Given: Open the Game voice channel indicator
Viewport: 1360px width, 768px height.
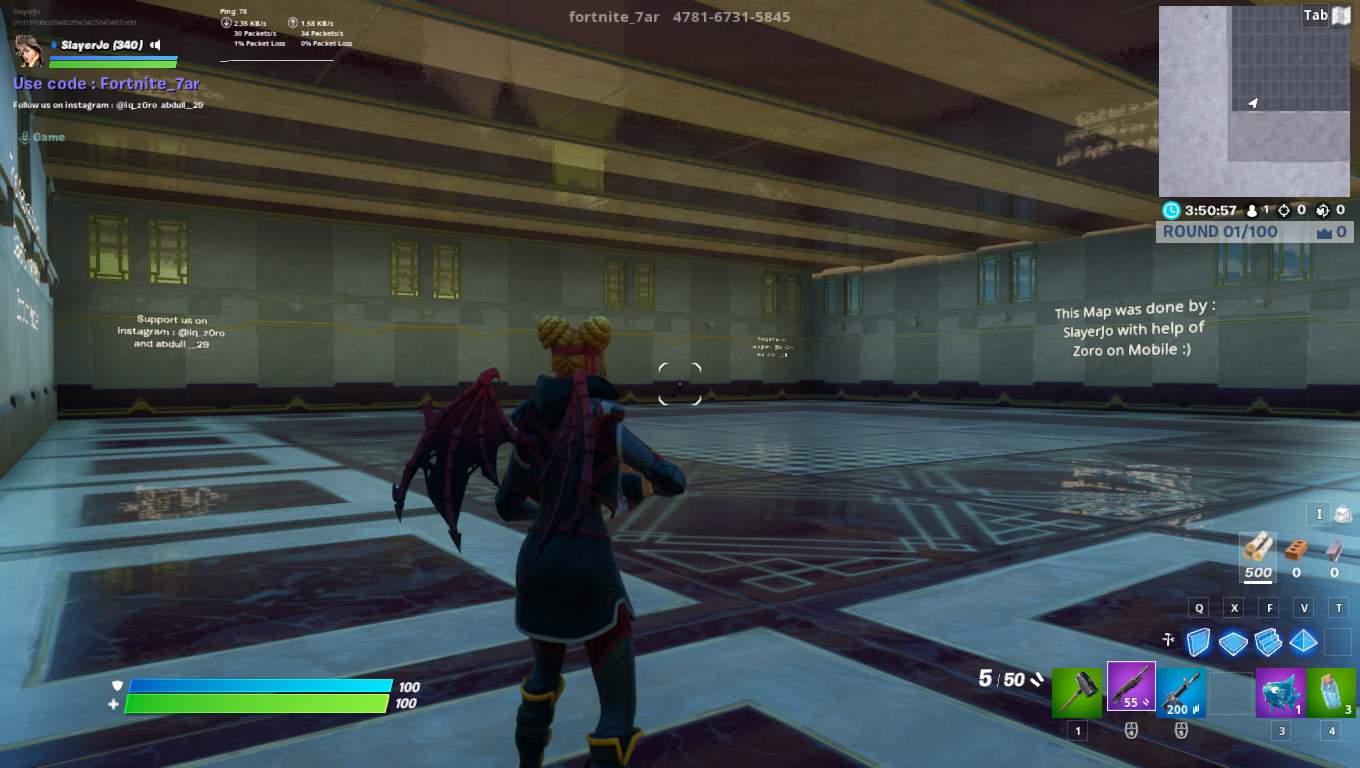Looking at the screenshot, I should 42,137.
